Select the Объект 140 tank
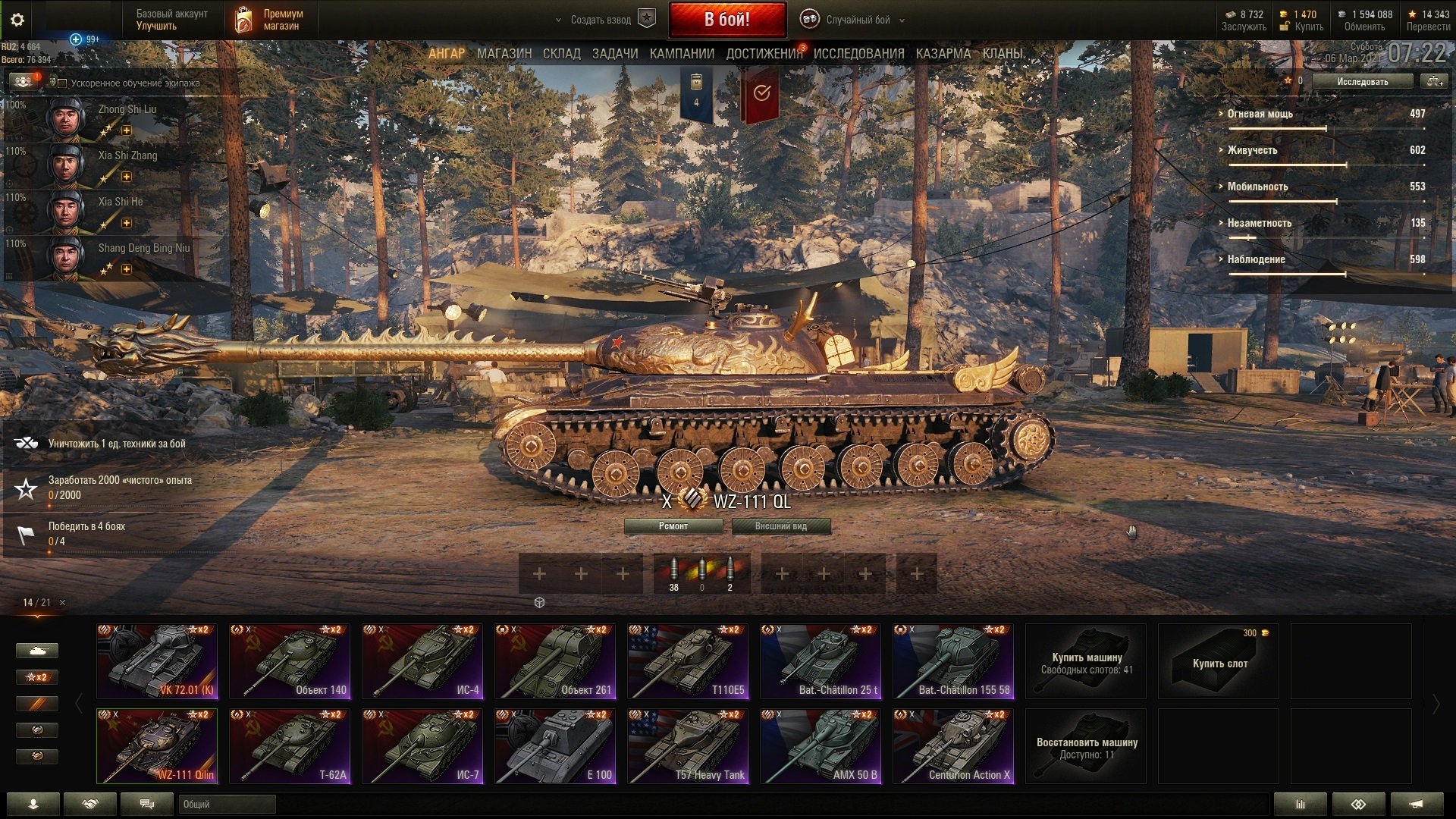 pos(290,661)
